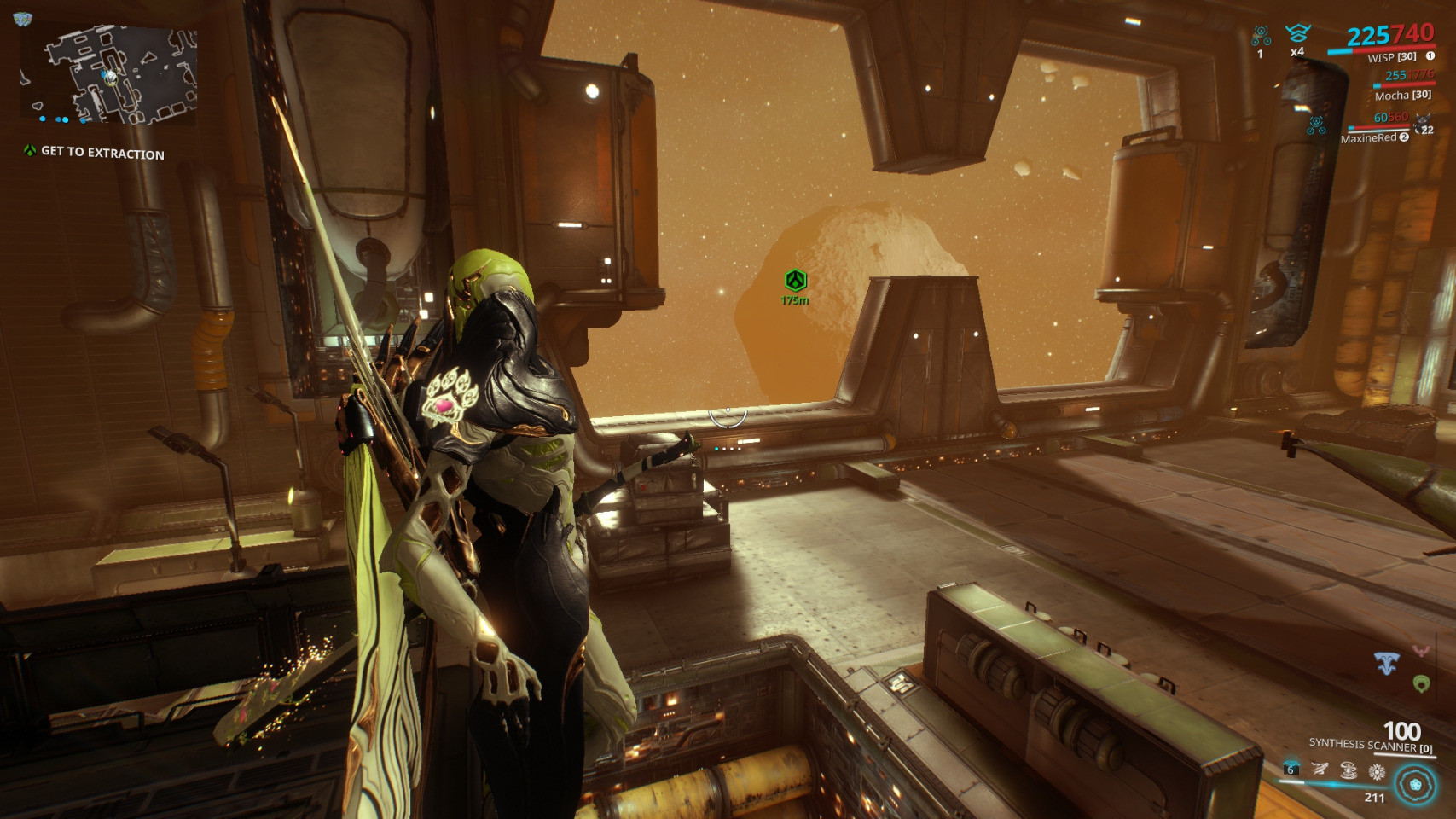Click the green extraction waypoint marker

point(795,280)
